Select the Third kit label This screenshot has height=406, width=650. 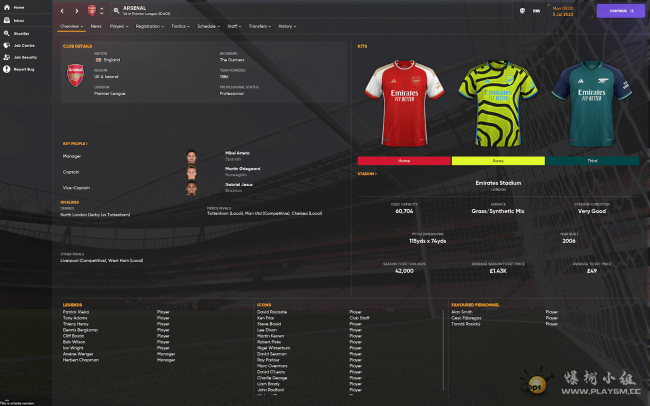pyautogui.click(x=592, y=160)
